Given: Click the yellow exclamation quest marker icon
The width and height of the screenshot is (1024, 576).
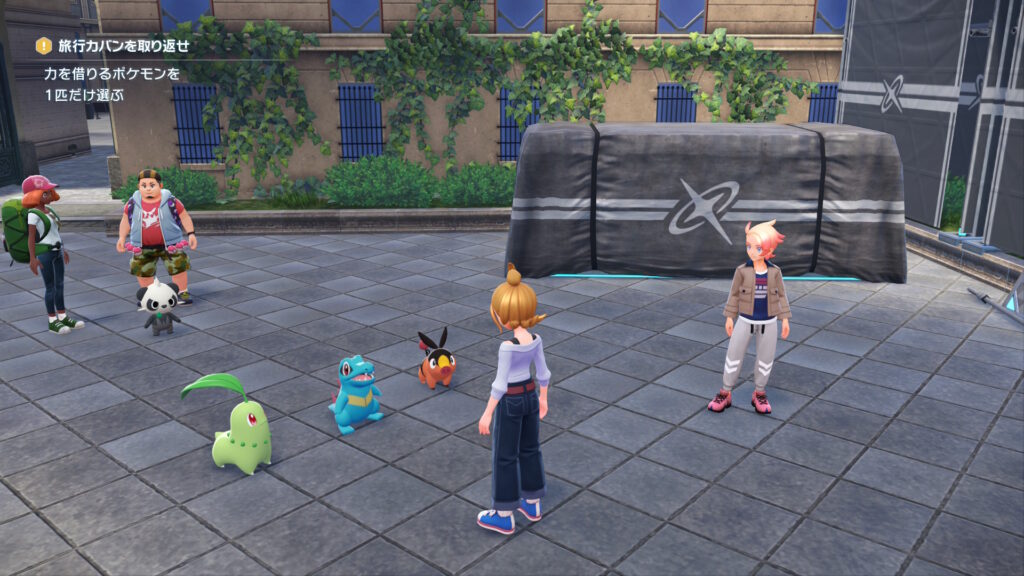Looking at the screenshot, I should (x=43, y=46).
